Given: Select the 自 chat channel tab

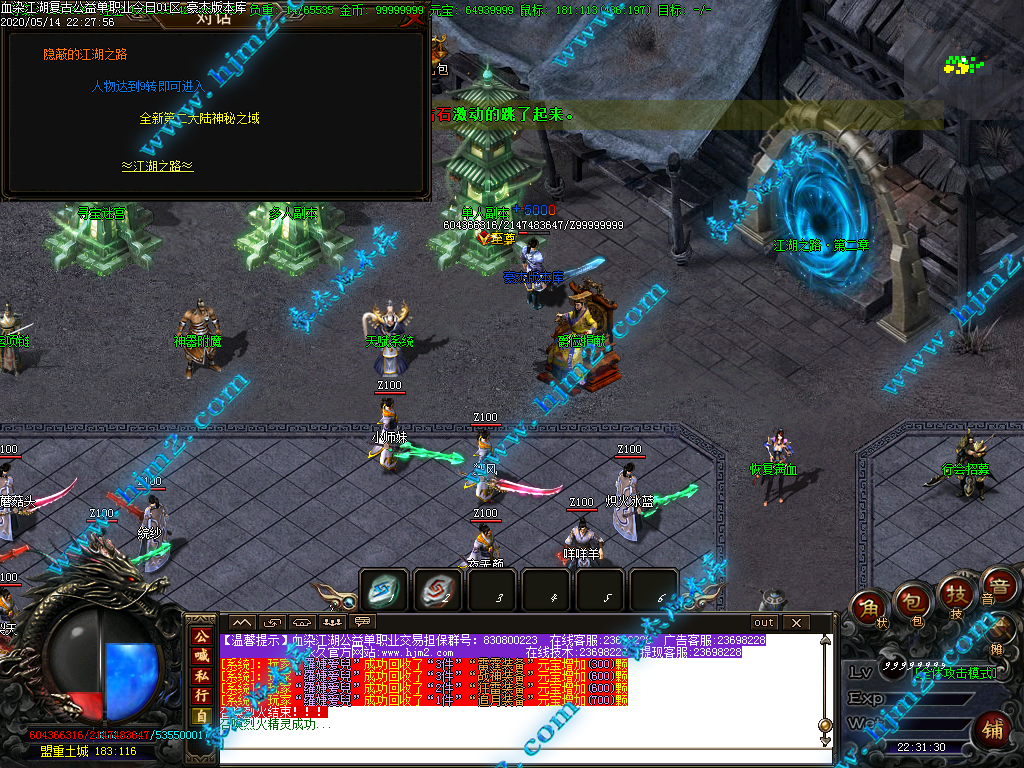Looking at the screenshot, I should point(201,716).
